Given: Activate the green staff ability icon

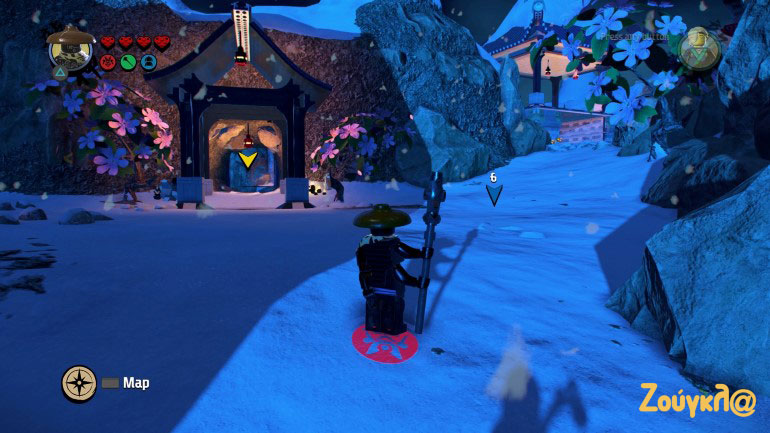Looking at the screenshot, I should 128,62.
